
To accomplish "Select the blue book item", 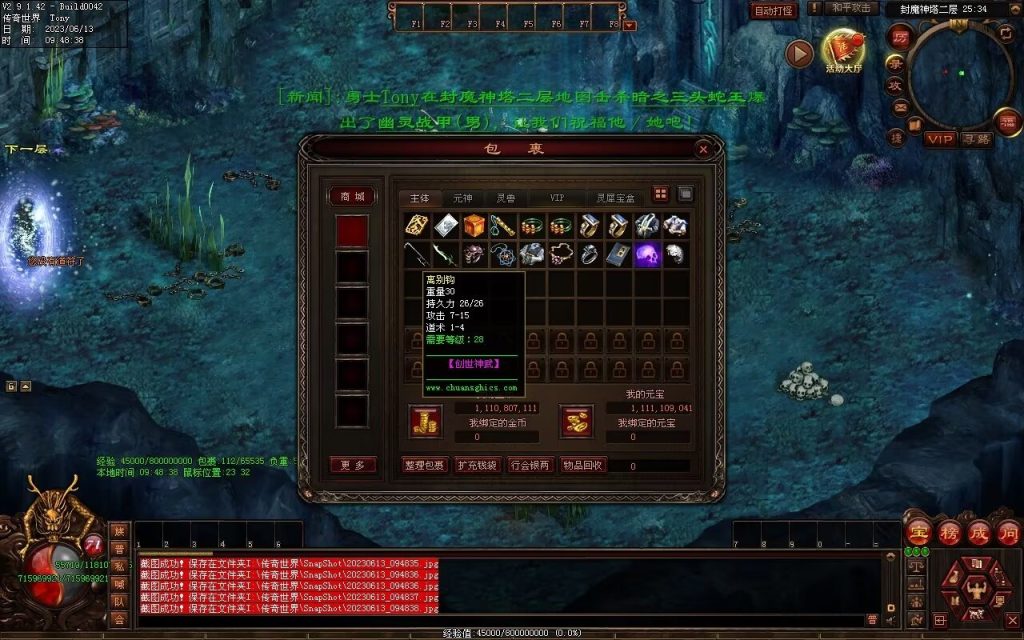I will [618, 254].
